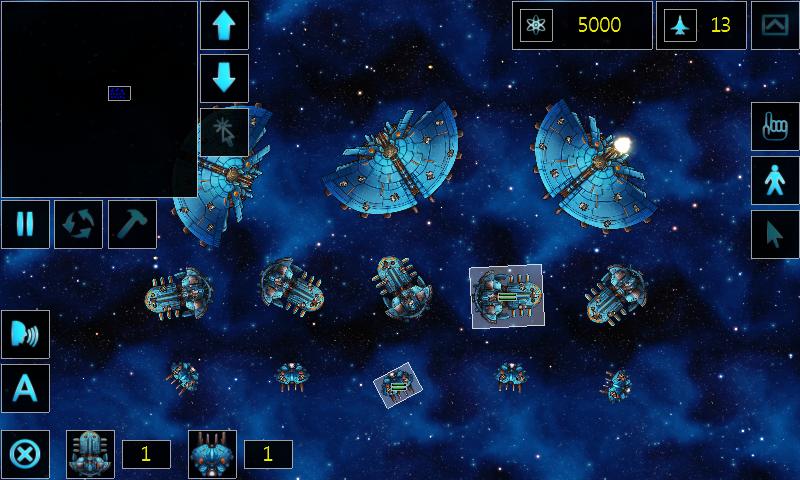Viewport: 800px width, 480px height.
Task: Toggle the speaking head voice button
Action: (x=24, y=335)
